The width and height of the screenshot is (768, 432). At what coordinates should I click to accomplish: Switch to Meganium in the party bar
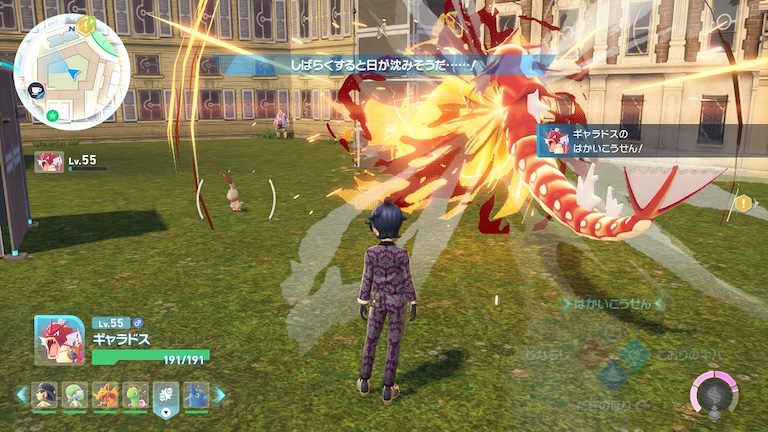135,395
